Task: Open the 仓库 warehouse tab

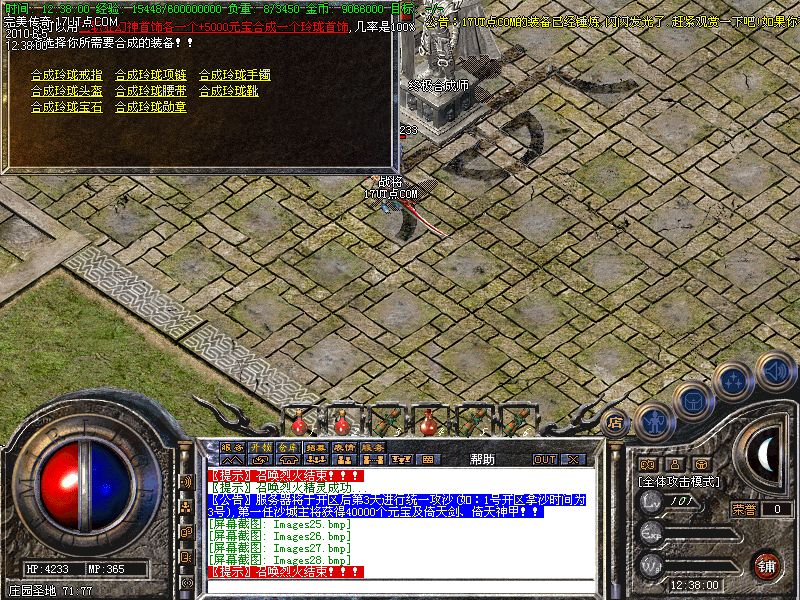Action: coord(288,447)
